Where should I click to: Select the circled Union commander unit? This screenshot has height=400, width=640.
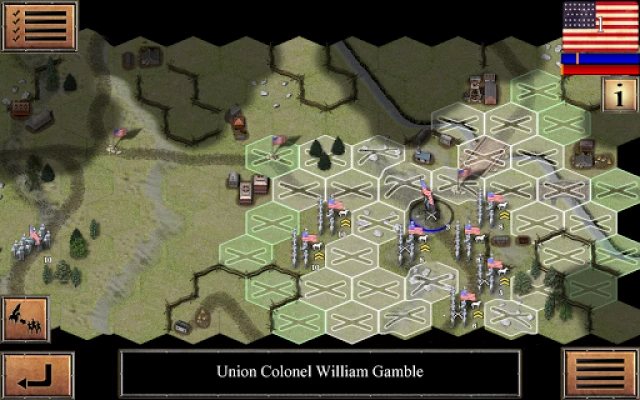[x=429, y=209]
